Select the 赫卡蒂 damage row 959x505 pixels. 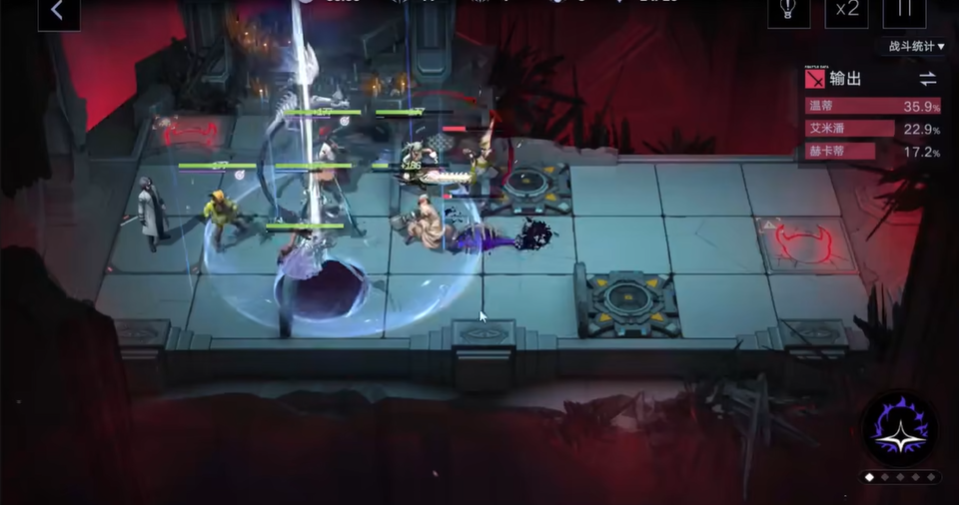point(872,152)
